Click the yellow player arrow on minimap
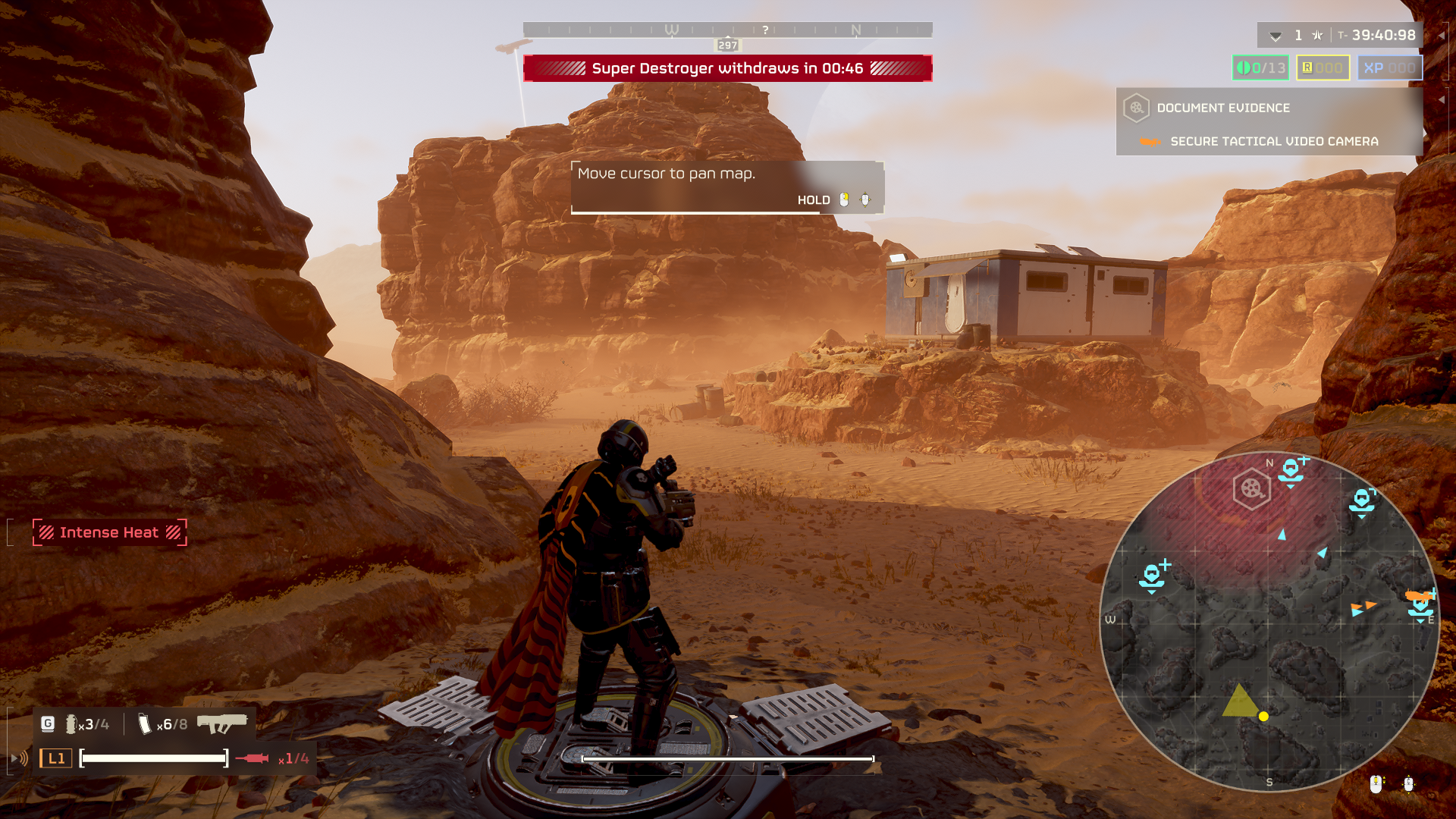Image resolution: width=1456 pixels, height=819 pixels. pos(1240,701)
